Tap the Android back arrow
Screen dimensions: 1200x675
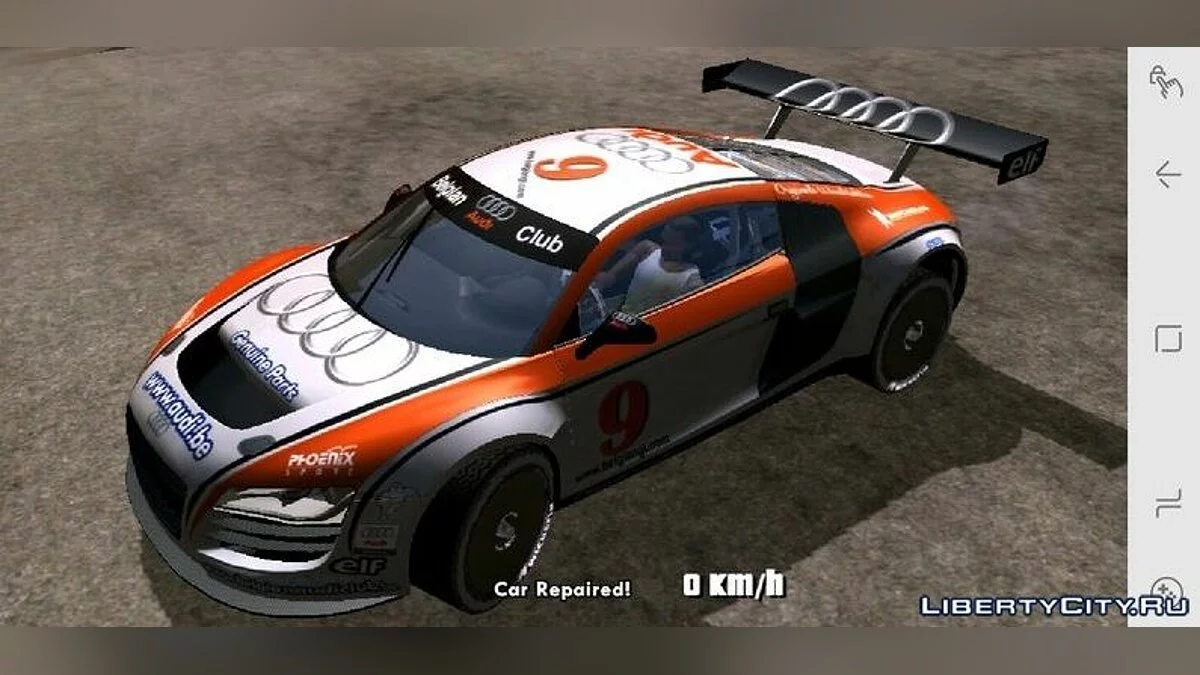(1167, 175)
